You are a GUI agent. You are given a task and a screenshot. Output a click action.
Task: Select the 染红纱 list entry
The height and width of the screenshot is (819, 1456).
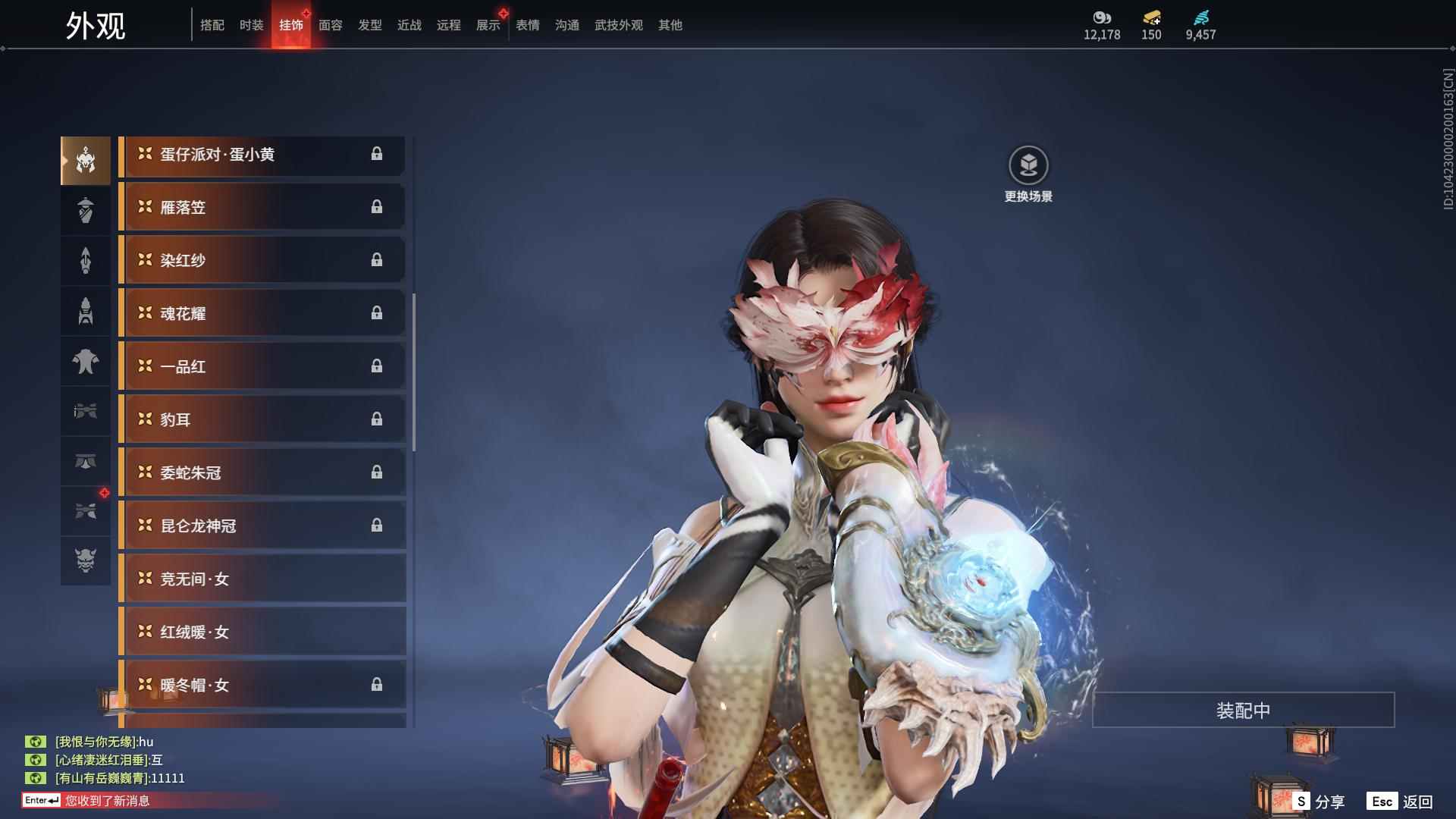pyautogui.click(x=262, y=260)
